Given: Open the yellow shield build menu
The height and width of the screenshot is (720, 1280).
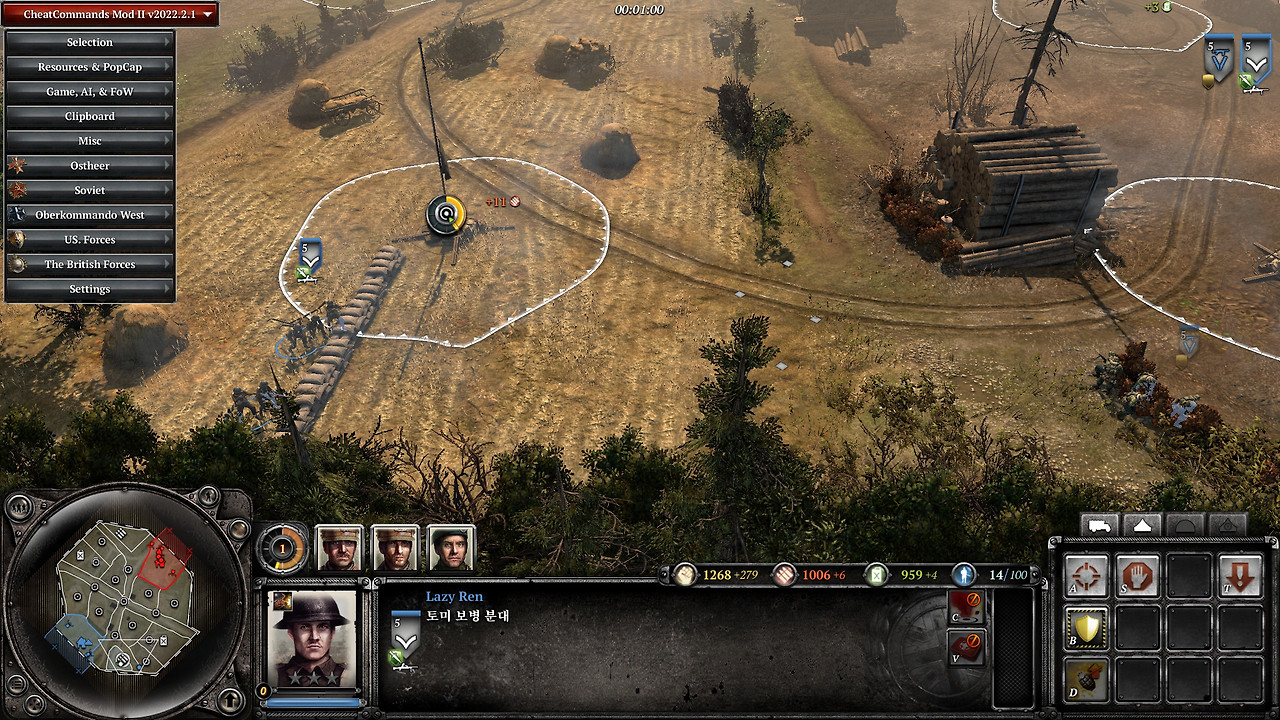Looking at the screenshot, I should click(1085, 628).
